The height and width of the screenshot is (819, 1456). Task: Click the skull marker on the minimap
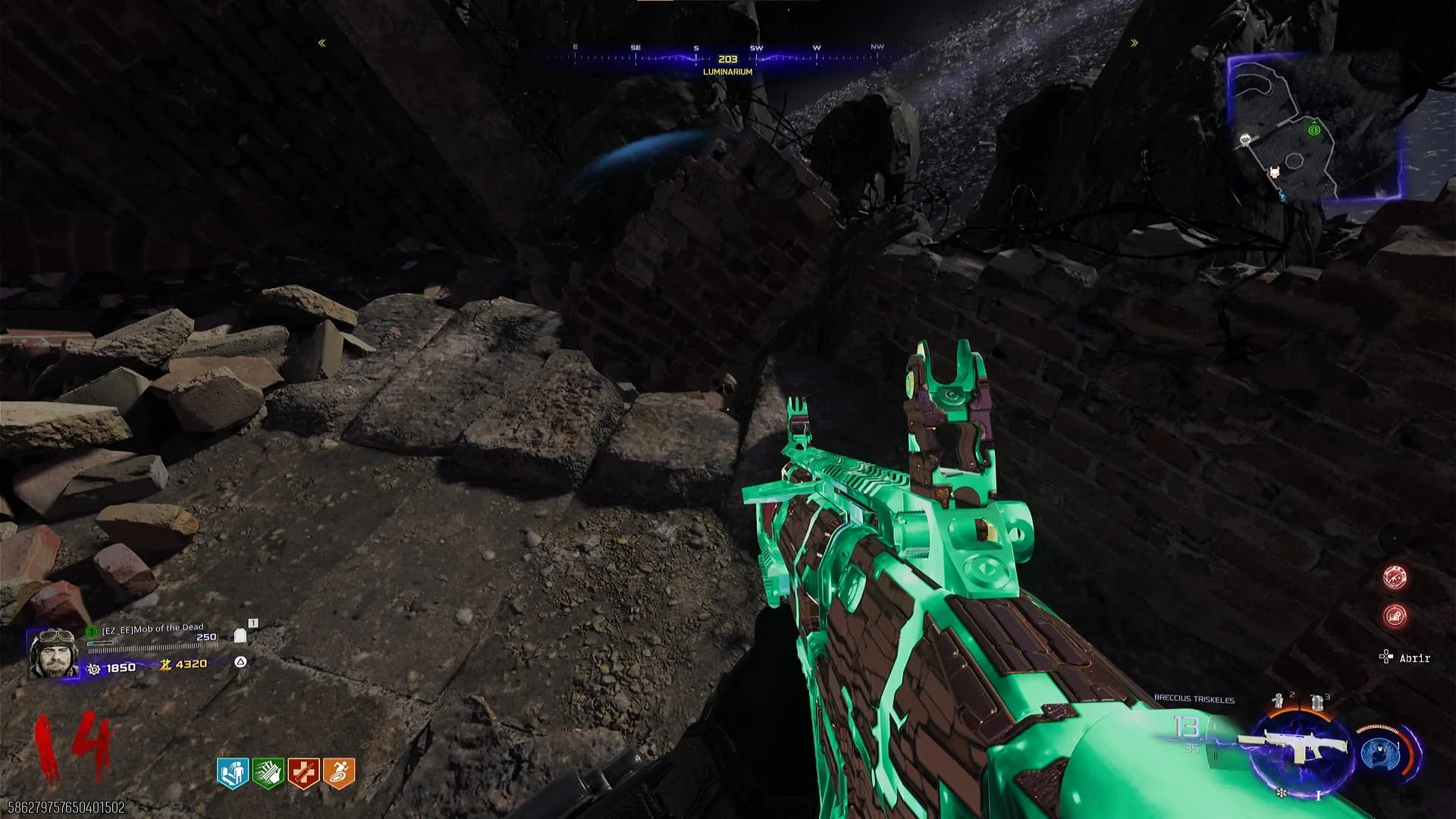[1274, 172]
